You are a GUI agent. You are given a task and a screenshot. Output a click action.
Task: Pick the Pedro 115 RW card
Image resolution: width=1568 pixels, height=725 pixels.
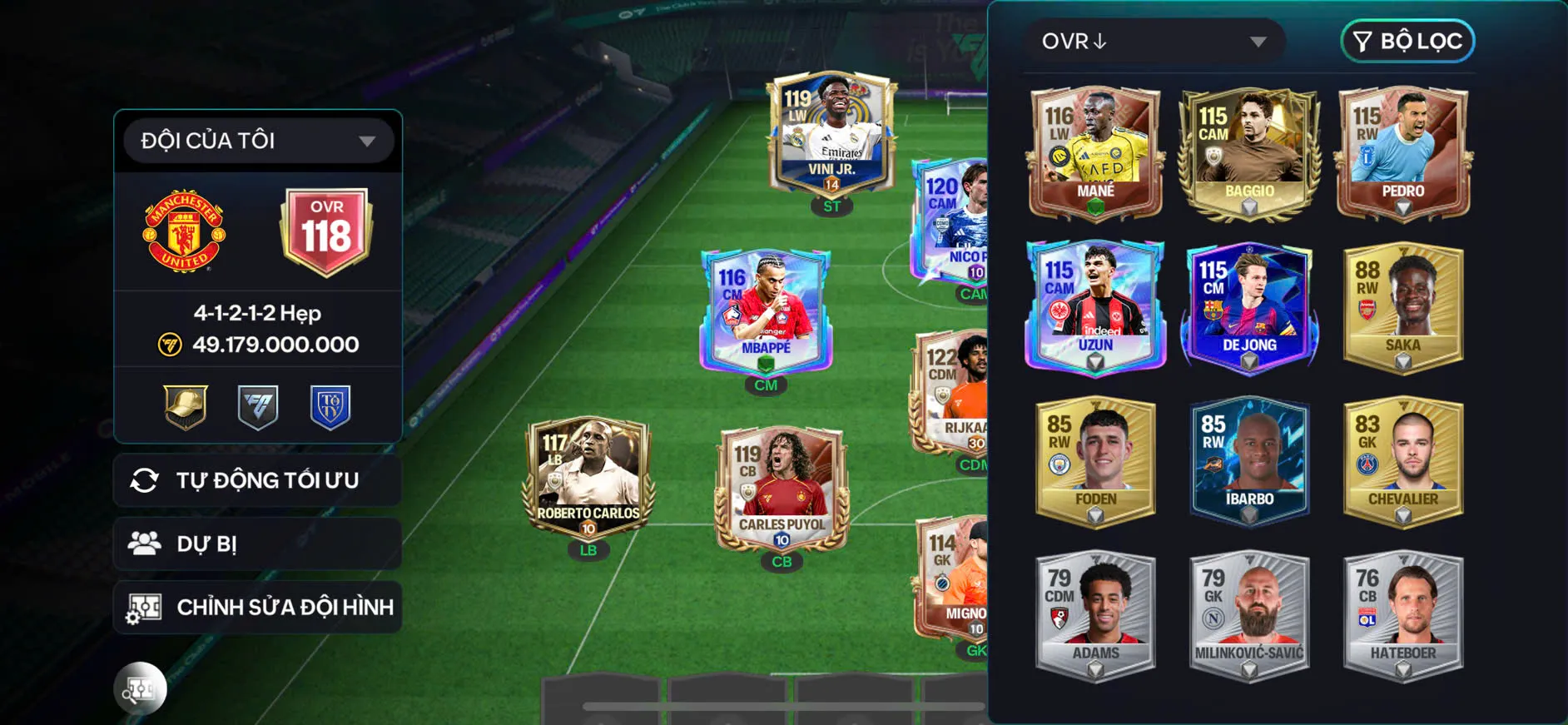coord(1403,152)
